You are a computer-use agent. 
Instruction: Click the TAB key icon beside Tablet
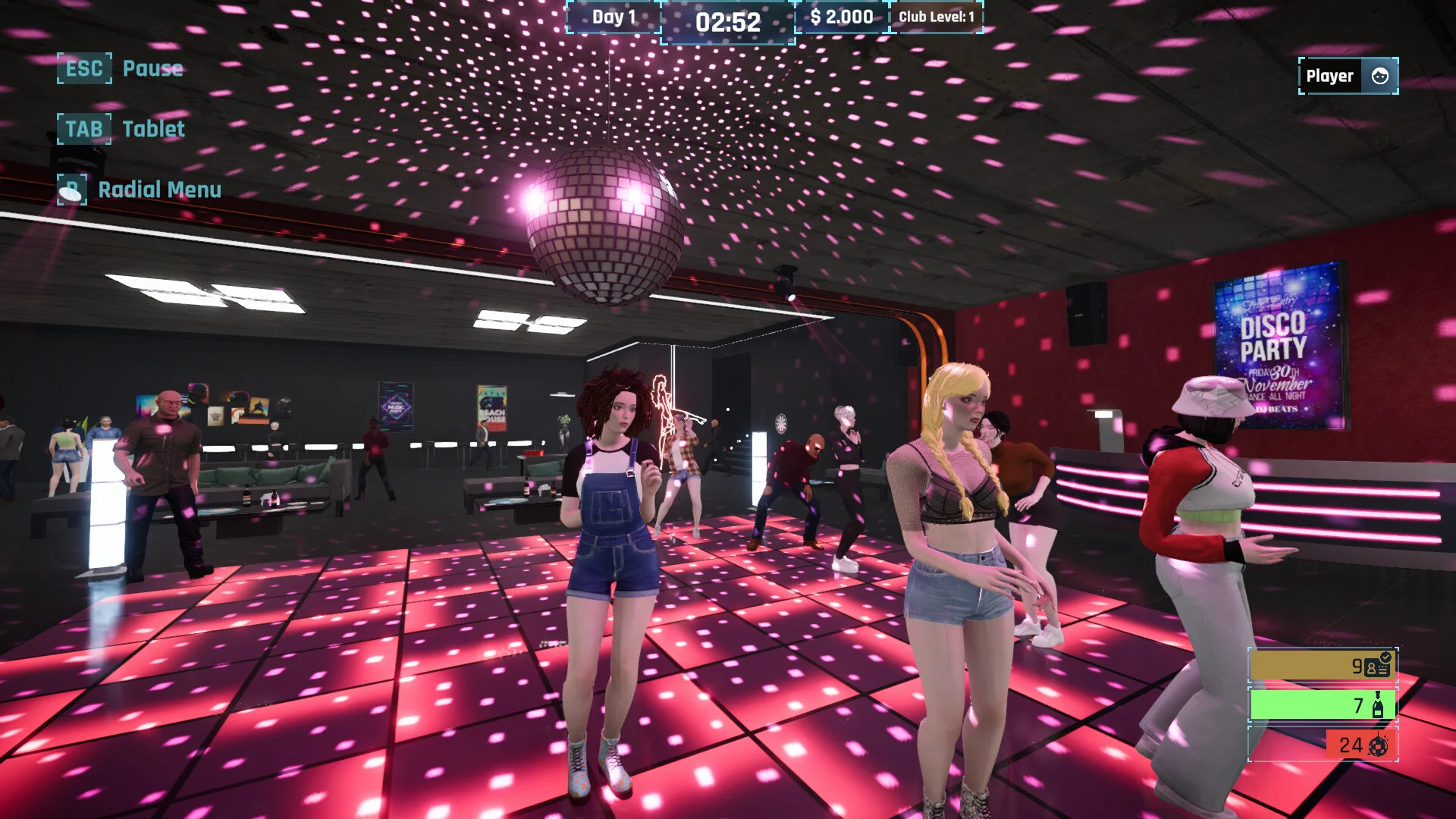(83, 127)
